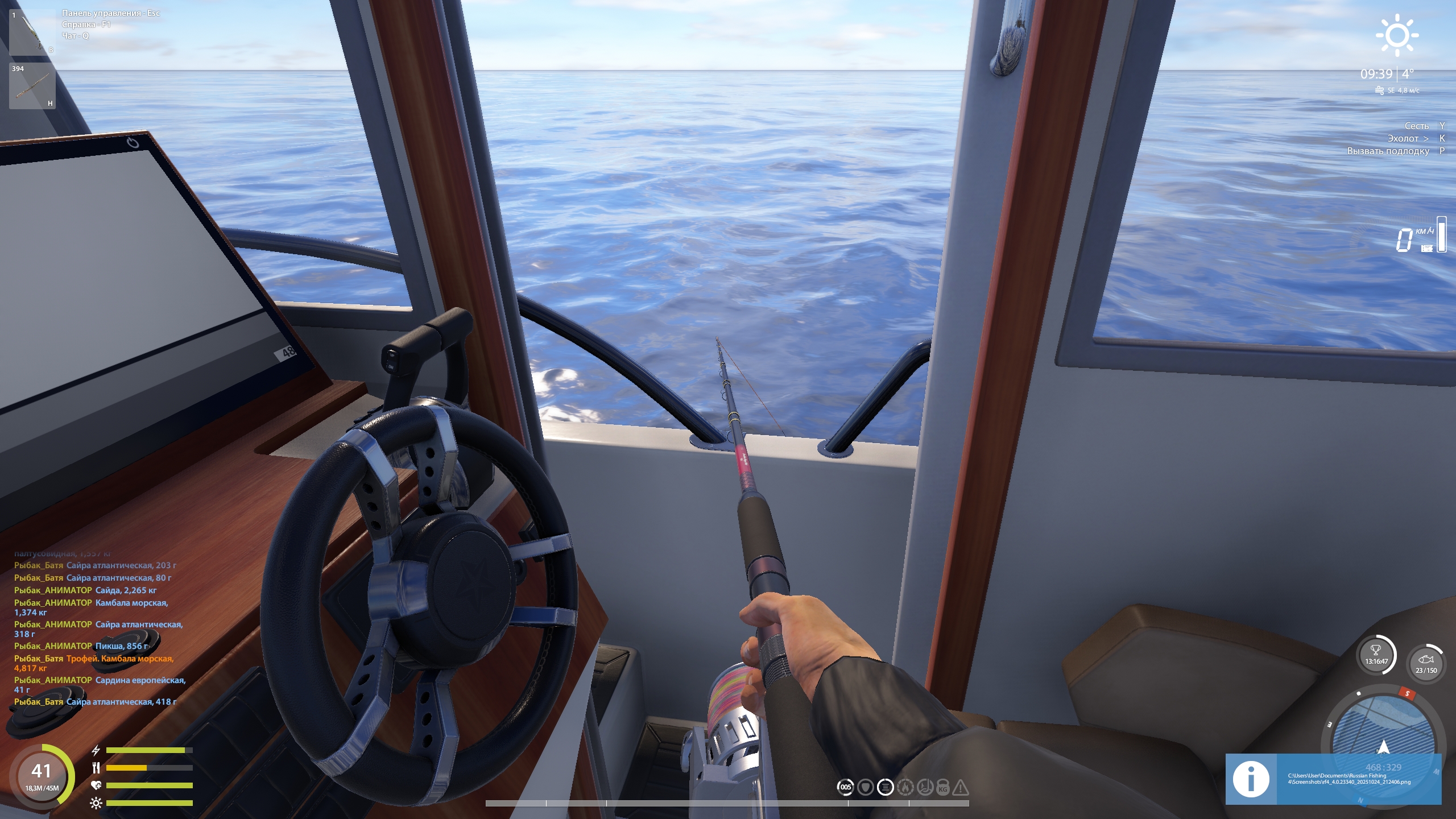This screenshot has width=1456, height=819.
Task: Click the shield-shaped indicator icon
Action: pyautogui.click(x=865, y=787)
